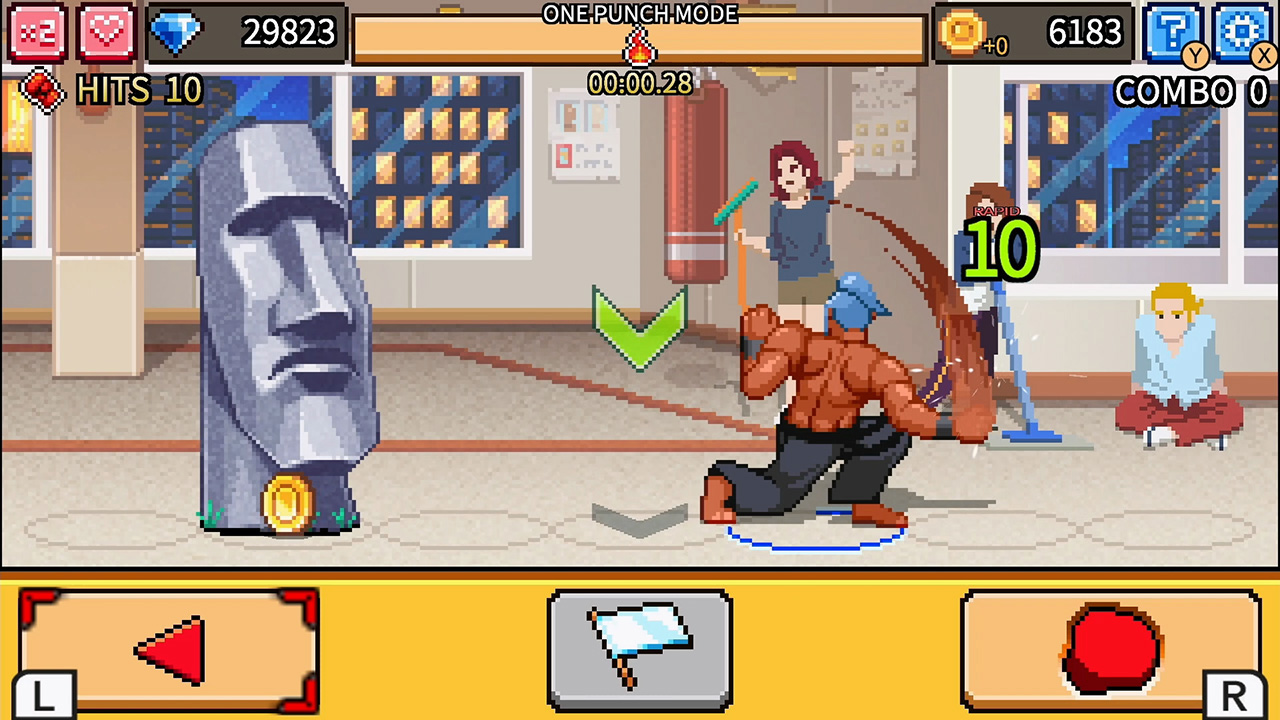Select the white flag skill icon
This screenshot has width=1280, height=720.
[x=640, y=649]
